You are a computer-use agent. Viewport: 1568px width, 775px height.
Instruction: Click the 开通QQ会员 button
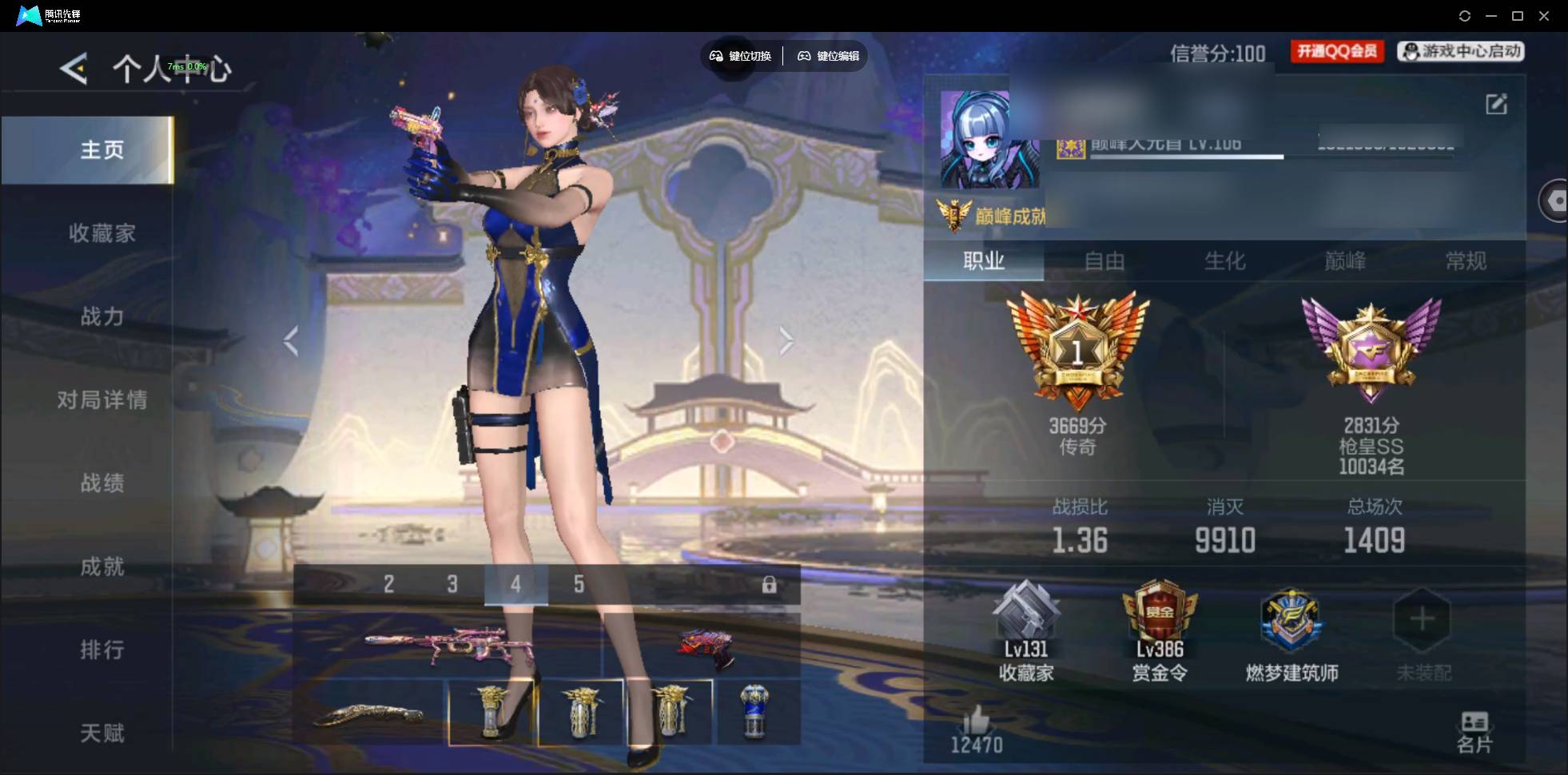tap(1337, 52)
